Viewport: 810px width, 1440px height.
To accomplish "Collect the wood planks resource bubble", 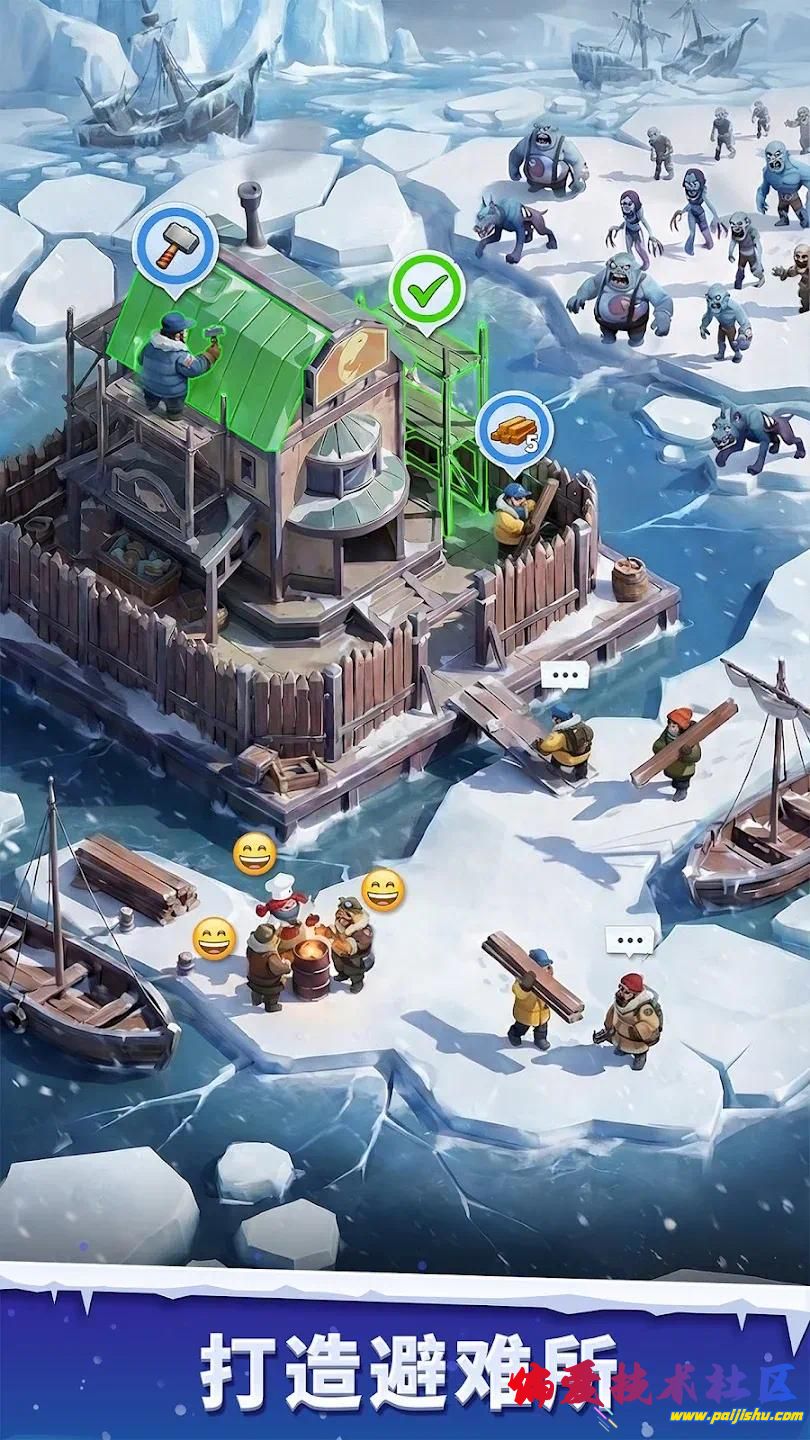I will 514,430.
